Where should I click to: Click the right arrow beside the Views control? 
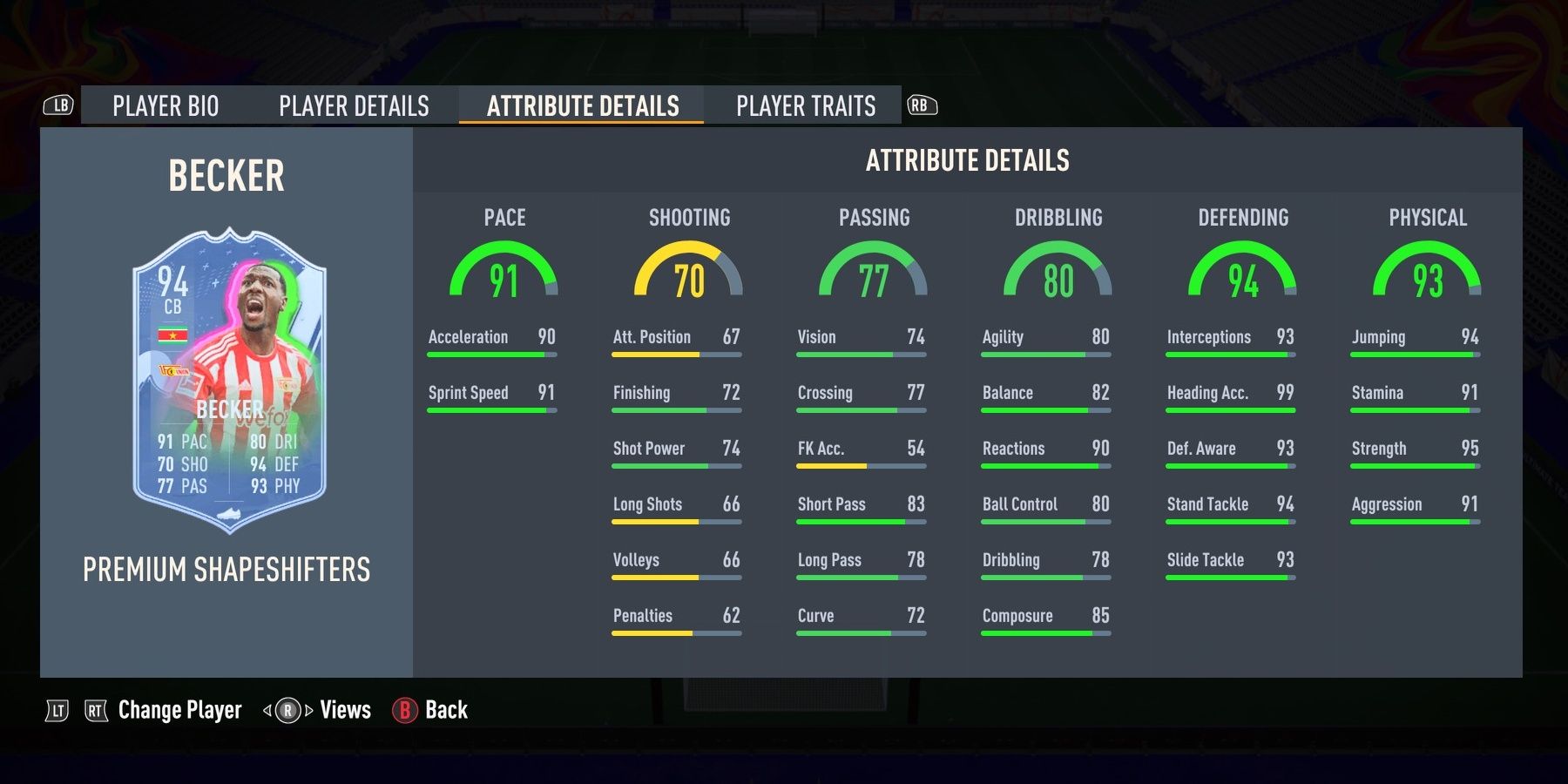tap(308, 711)
